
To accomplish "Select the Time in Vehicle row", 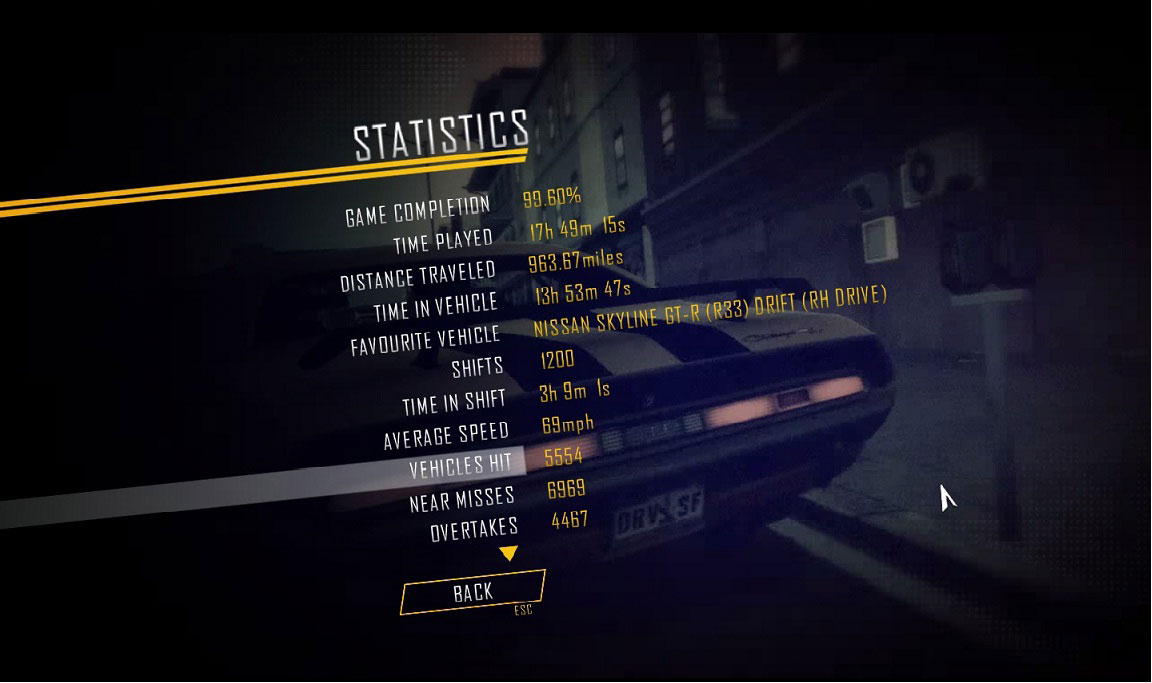I will [435, 308].
